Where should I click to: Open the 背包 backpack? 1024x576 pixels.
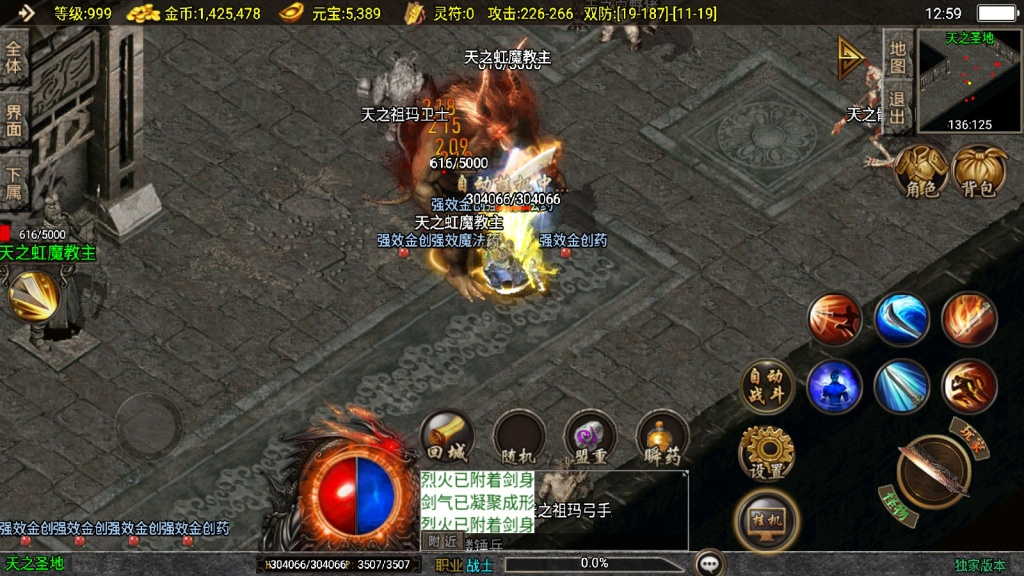[x=980, y=172]
